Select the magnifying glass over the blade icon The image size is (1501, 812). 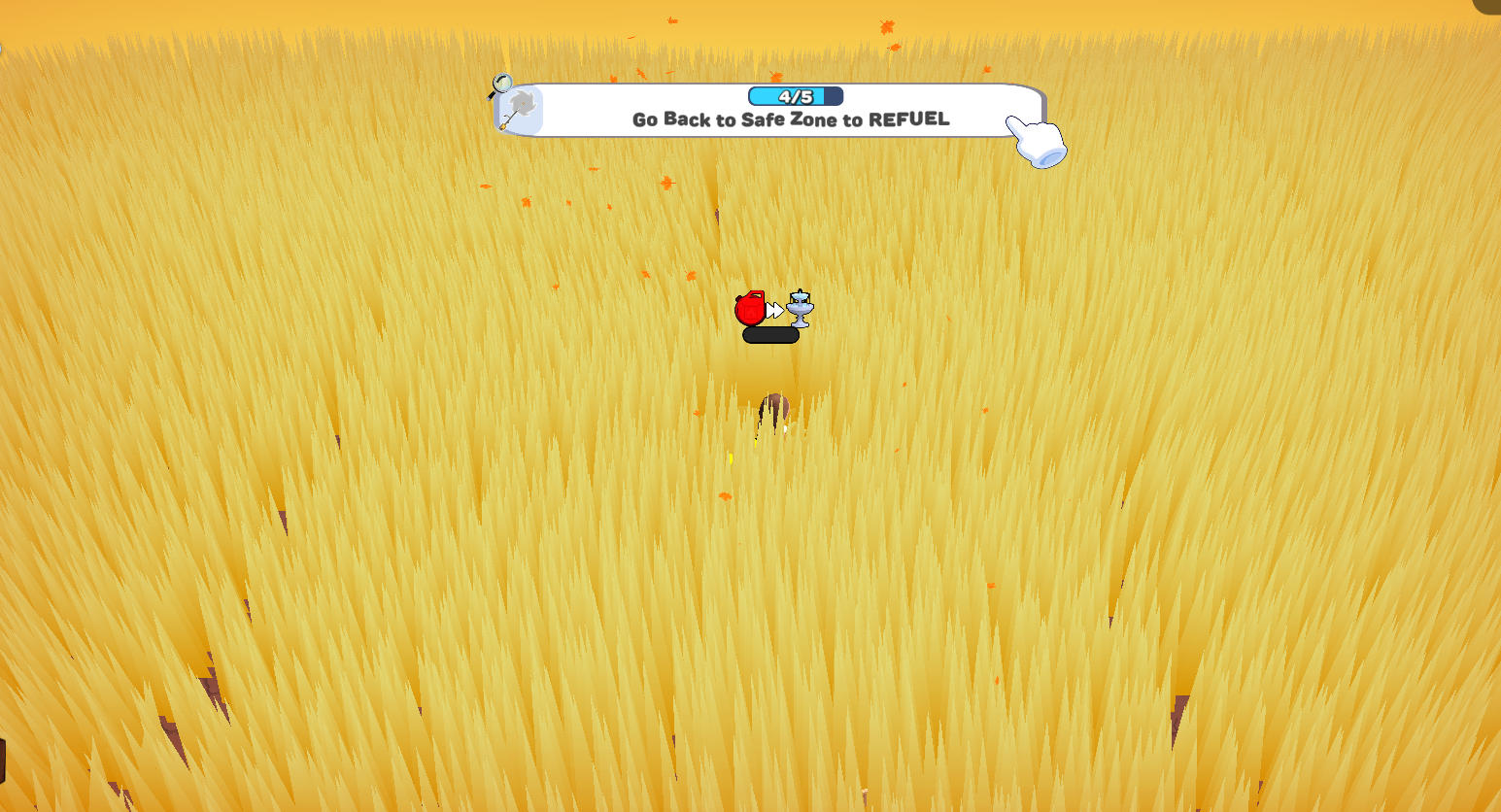point(501,82)
